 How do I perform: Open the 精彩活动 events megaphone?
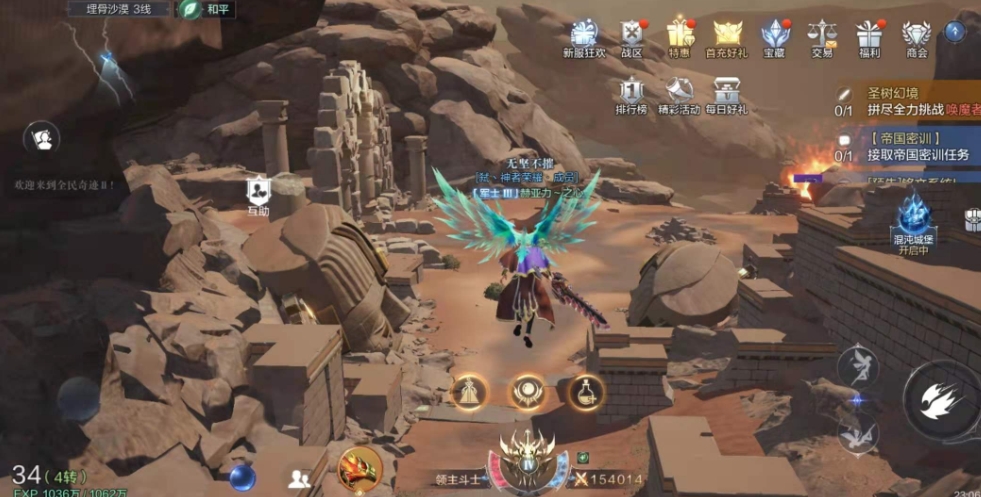coord(679,94)
